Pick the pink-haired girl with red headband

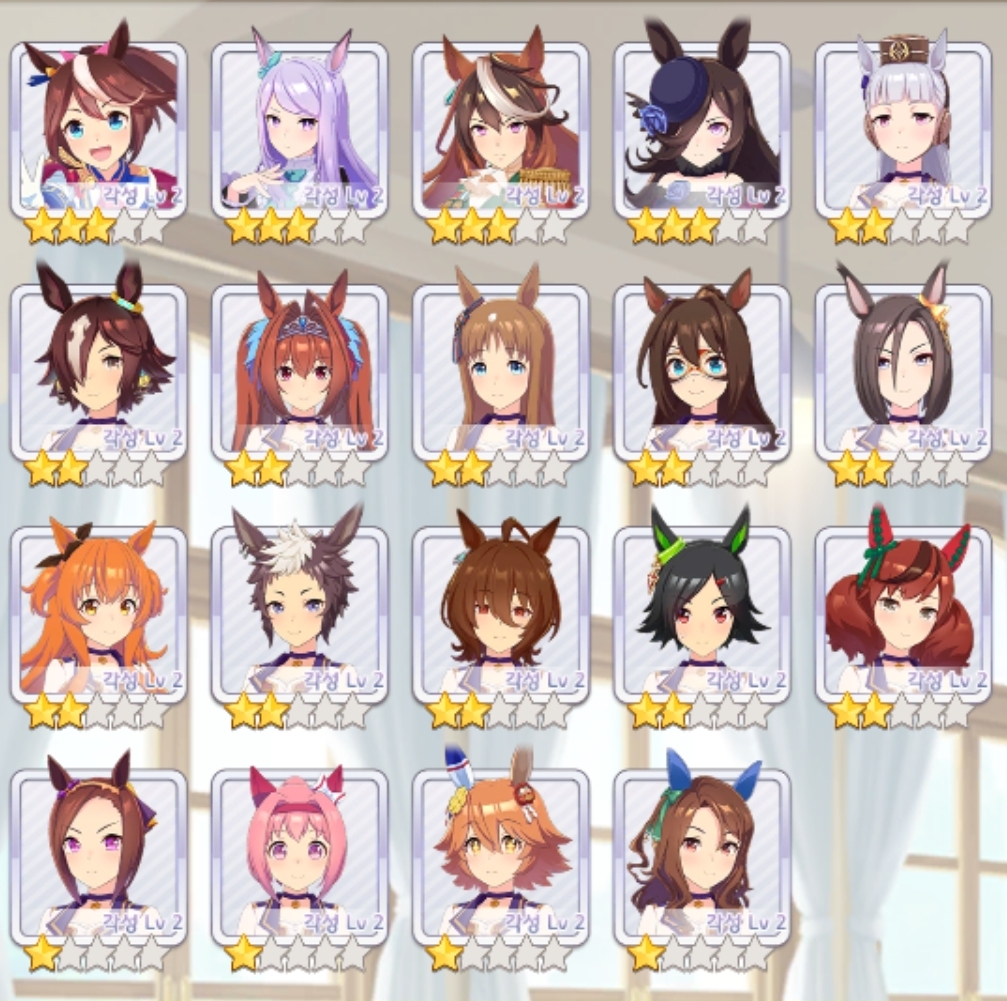pyautogui.click(x=300, y=856)
